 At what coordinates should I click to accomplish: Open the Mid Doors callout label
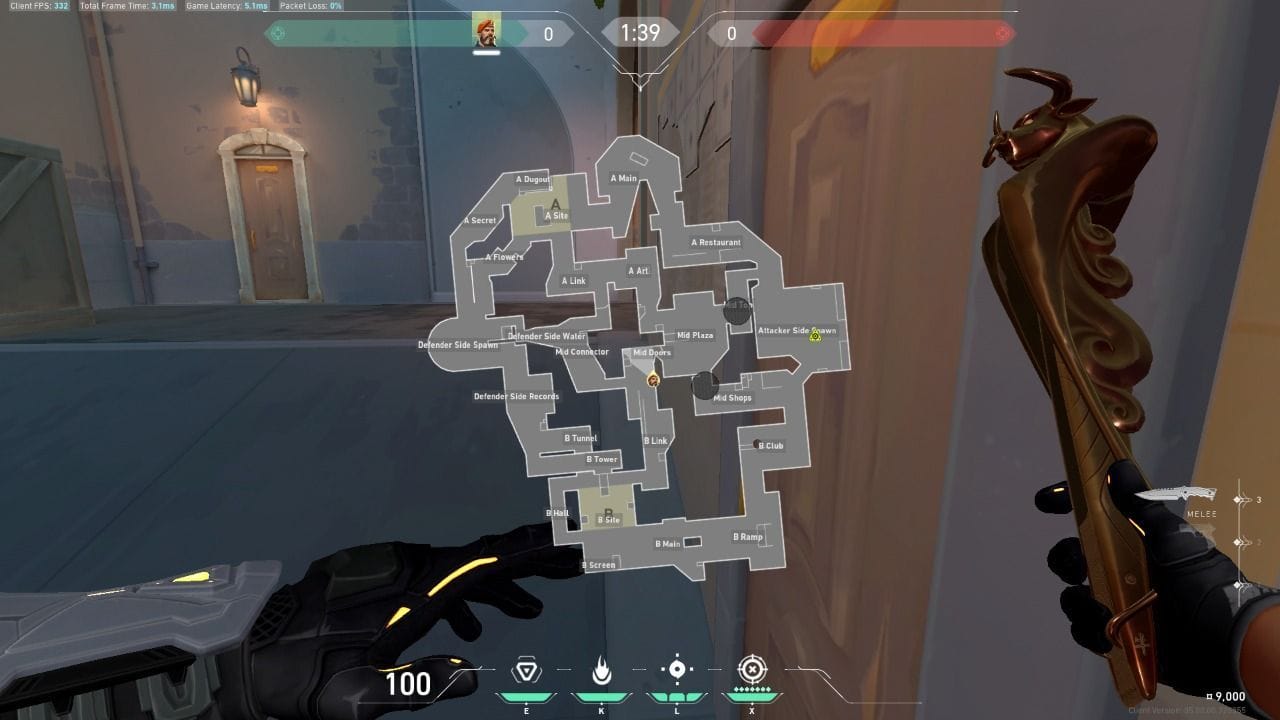point(652,353)
